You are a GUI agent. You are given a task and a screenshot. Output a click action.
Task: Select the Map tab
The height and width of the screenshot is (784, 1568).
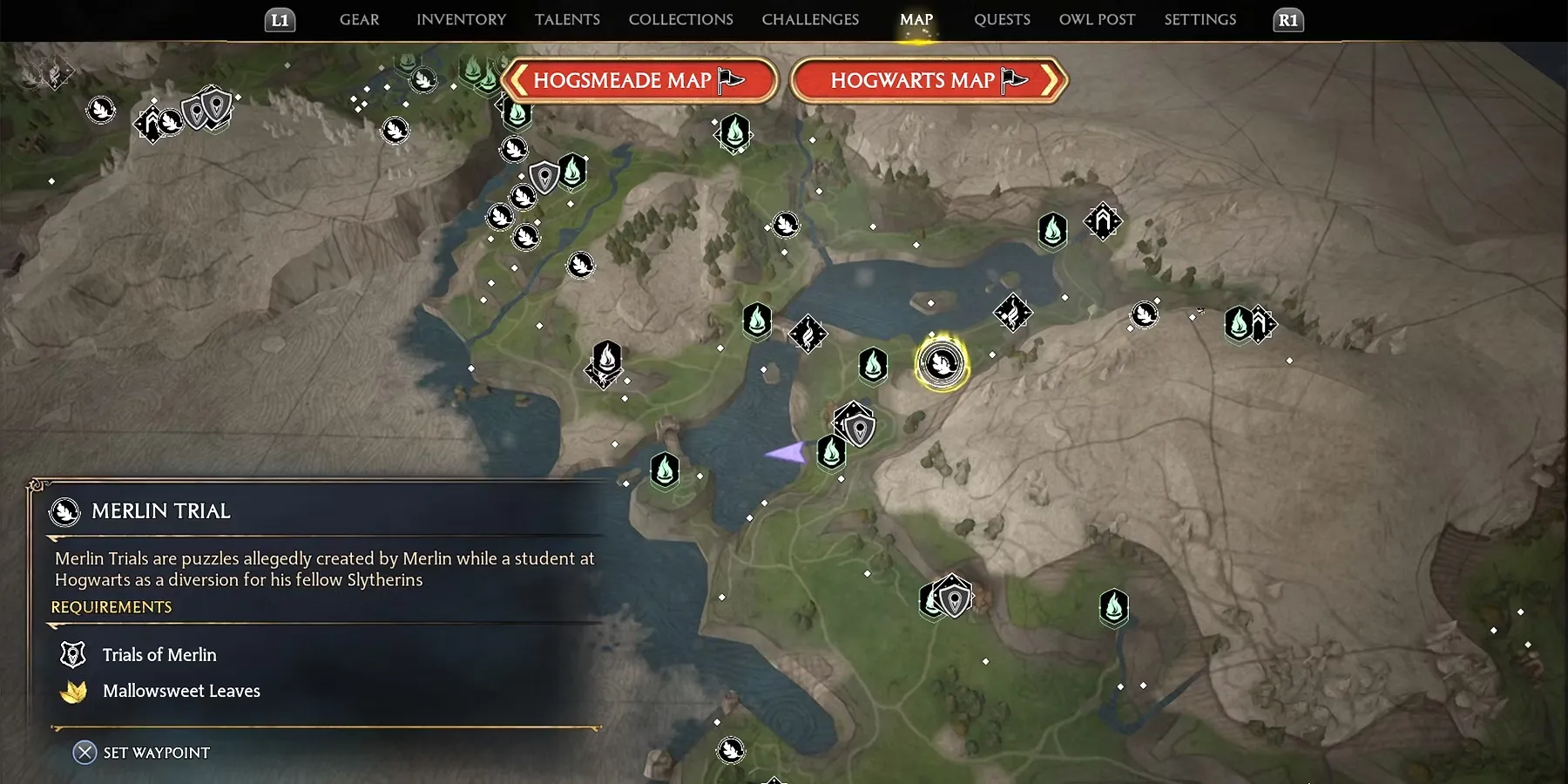[916, 20]
